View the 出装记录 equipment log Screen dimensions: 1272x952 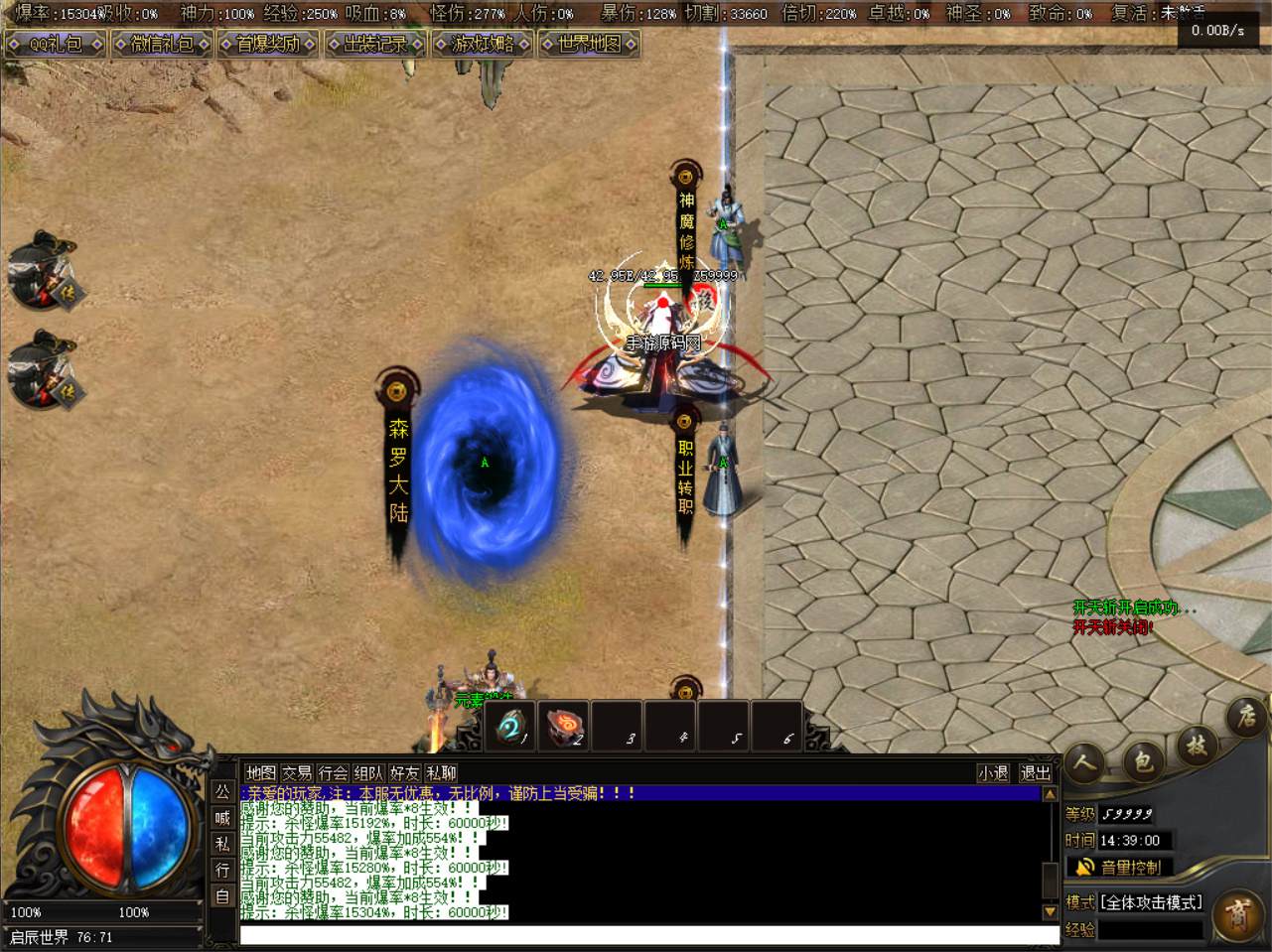coord(374,44)
